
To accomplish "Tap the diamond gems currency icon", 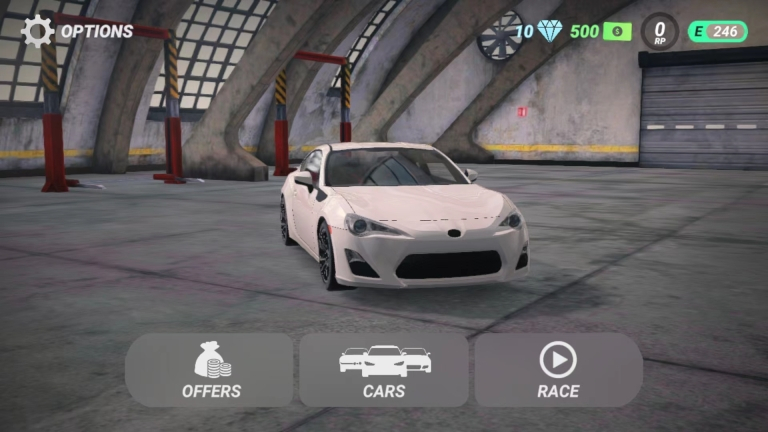I will [550, 31].
